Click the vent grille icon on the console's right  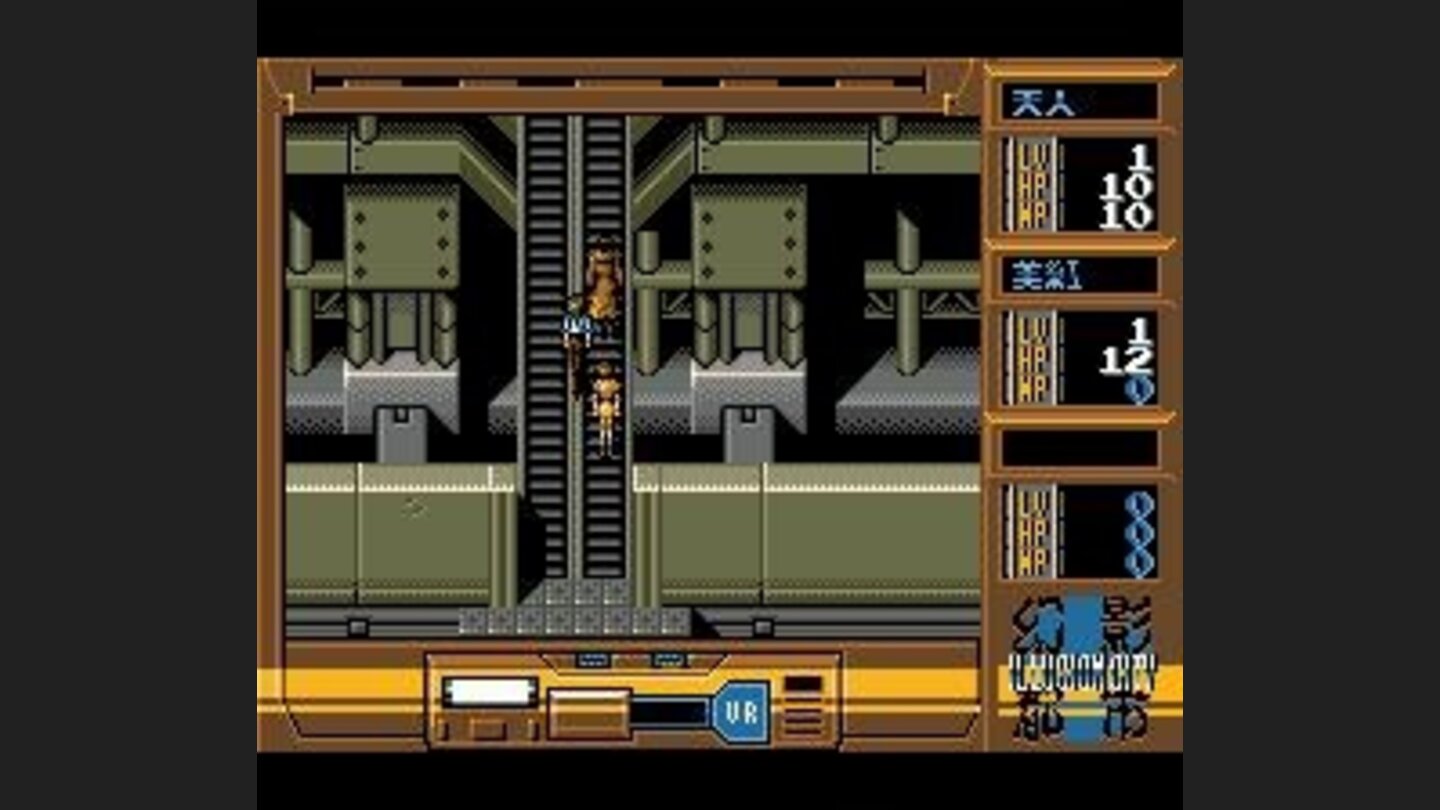point(805,716)
